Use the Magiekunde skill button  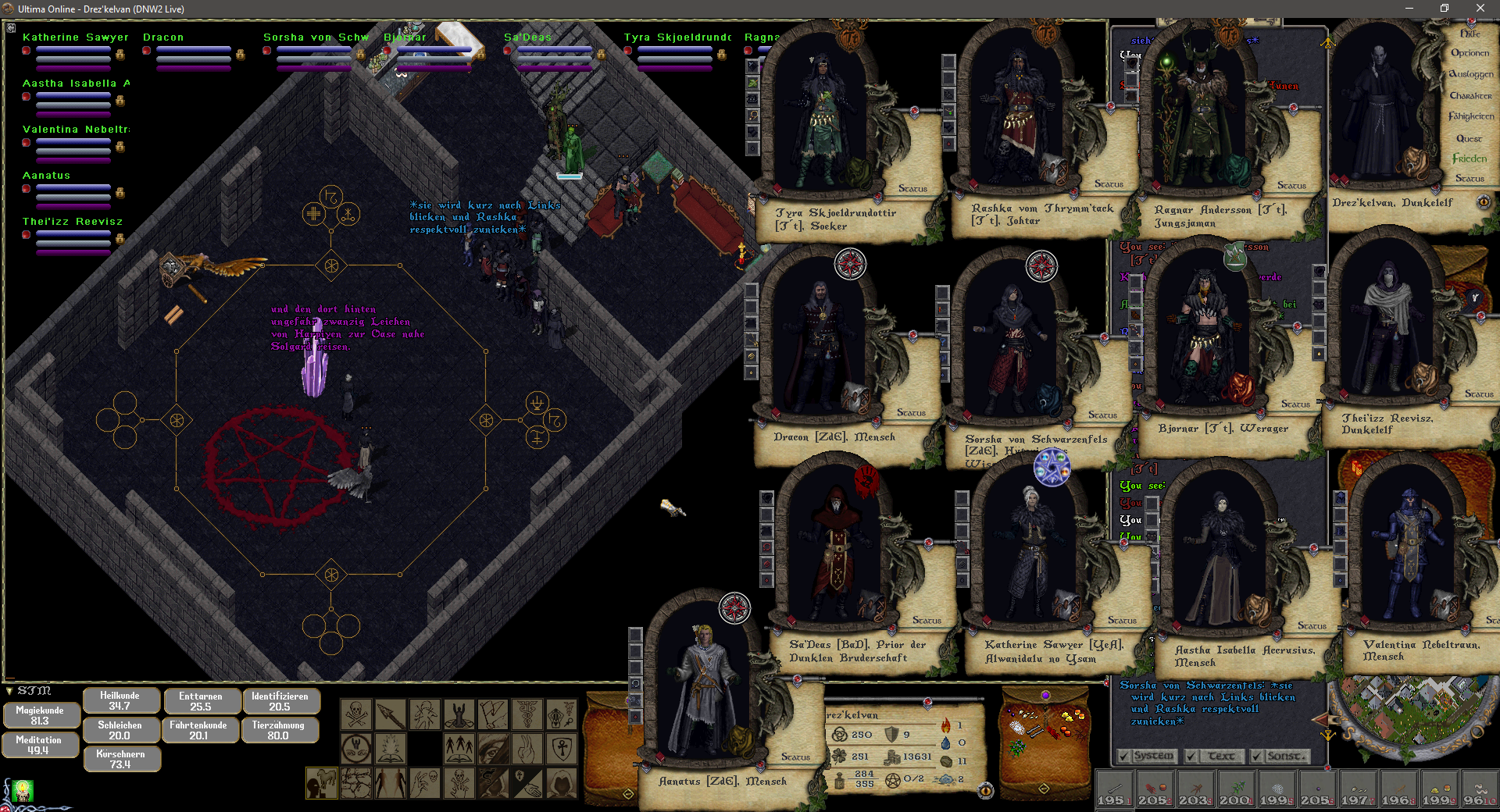point(40,715)
